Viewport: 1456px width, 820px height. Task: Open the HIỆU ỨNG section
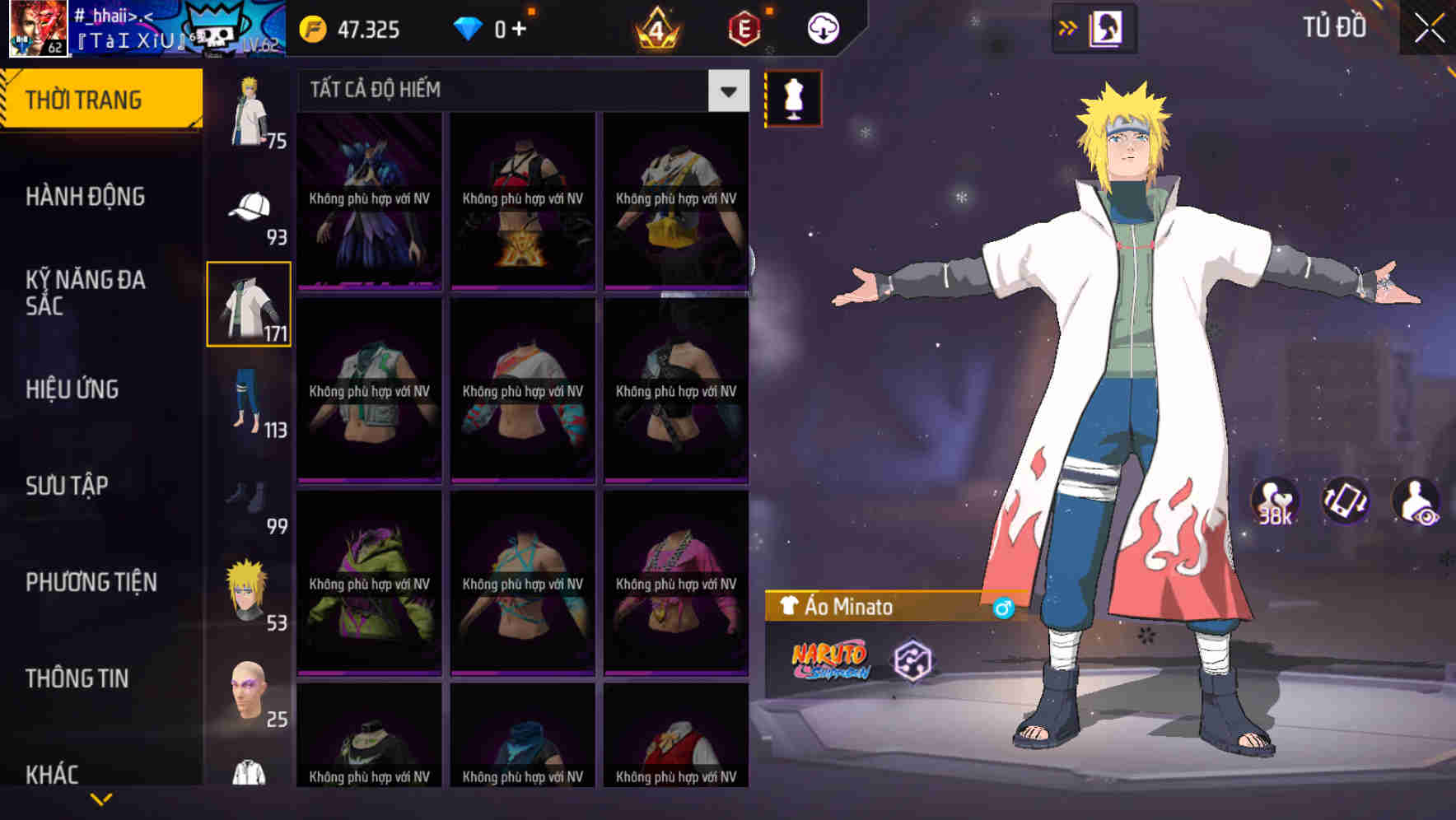pos(72,389)
